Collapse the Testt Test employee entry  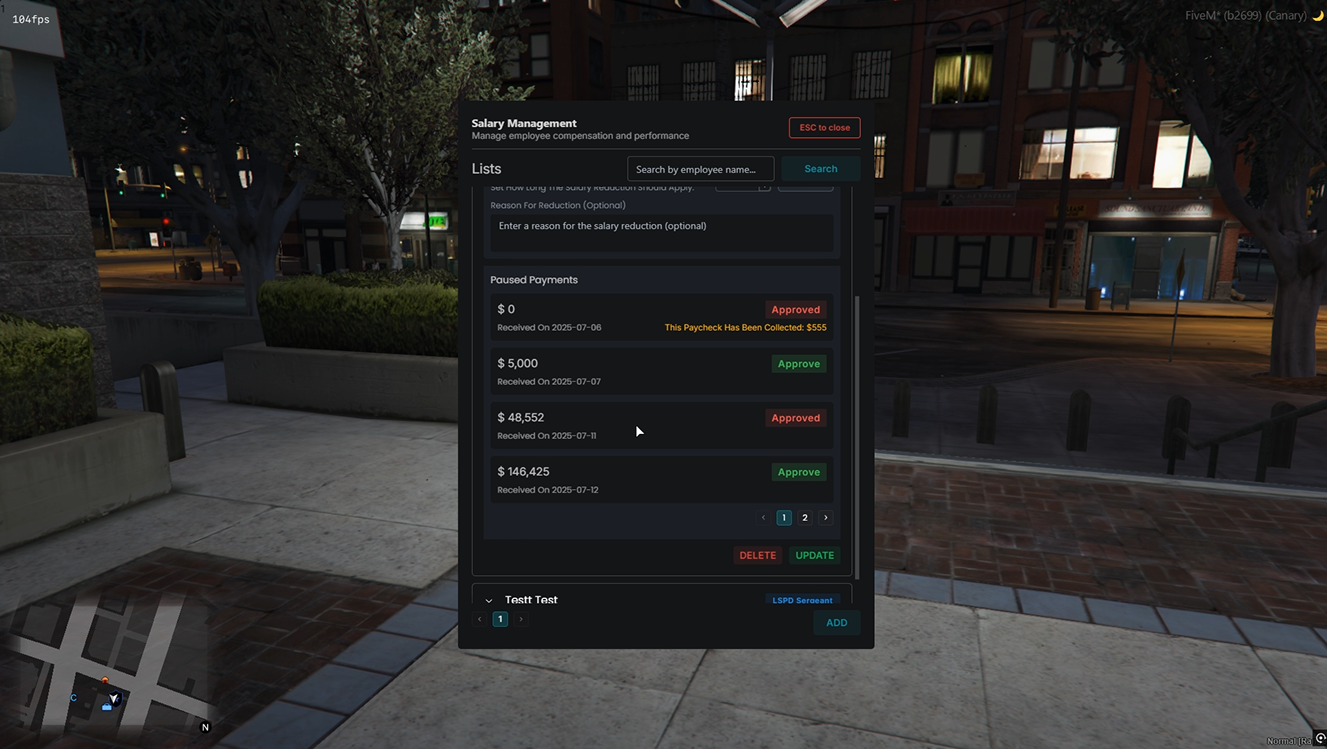(489, 600)
